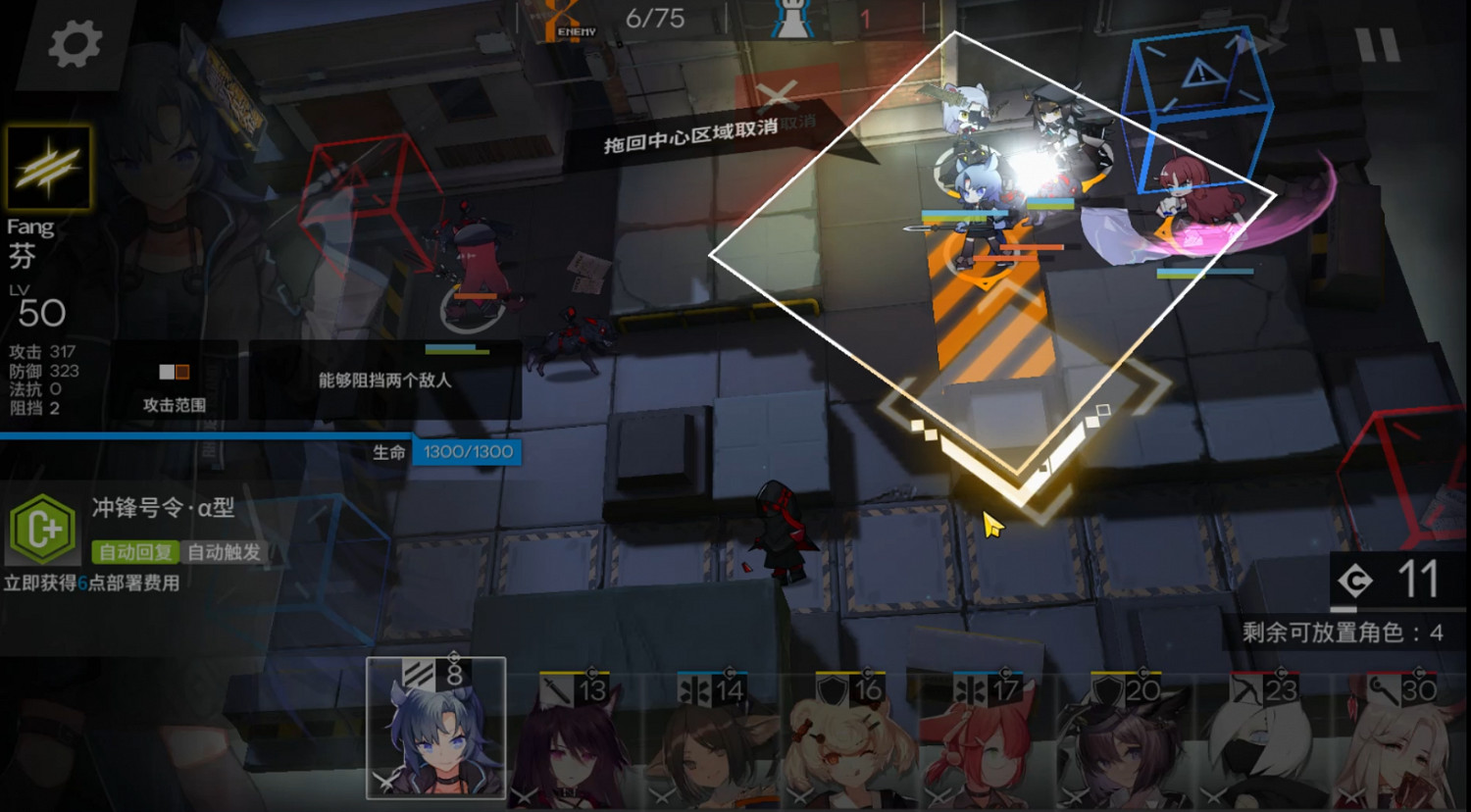The height and width of the screenshot is (812, 1471).
Task: Toggle the 自动触发 auto-trigger badge
Action: 222,552
